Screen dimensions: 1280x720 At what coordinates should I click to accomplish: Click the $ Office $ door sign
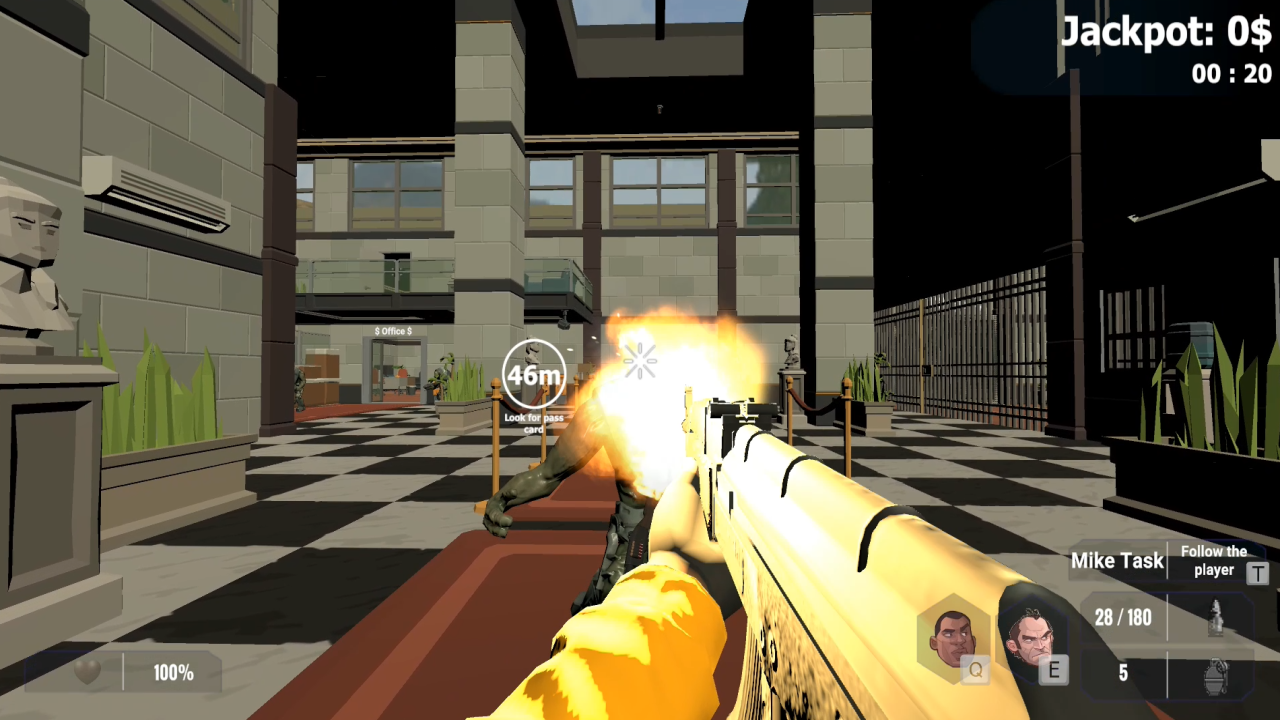click(x=394, y=331)
